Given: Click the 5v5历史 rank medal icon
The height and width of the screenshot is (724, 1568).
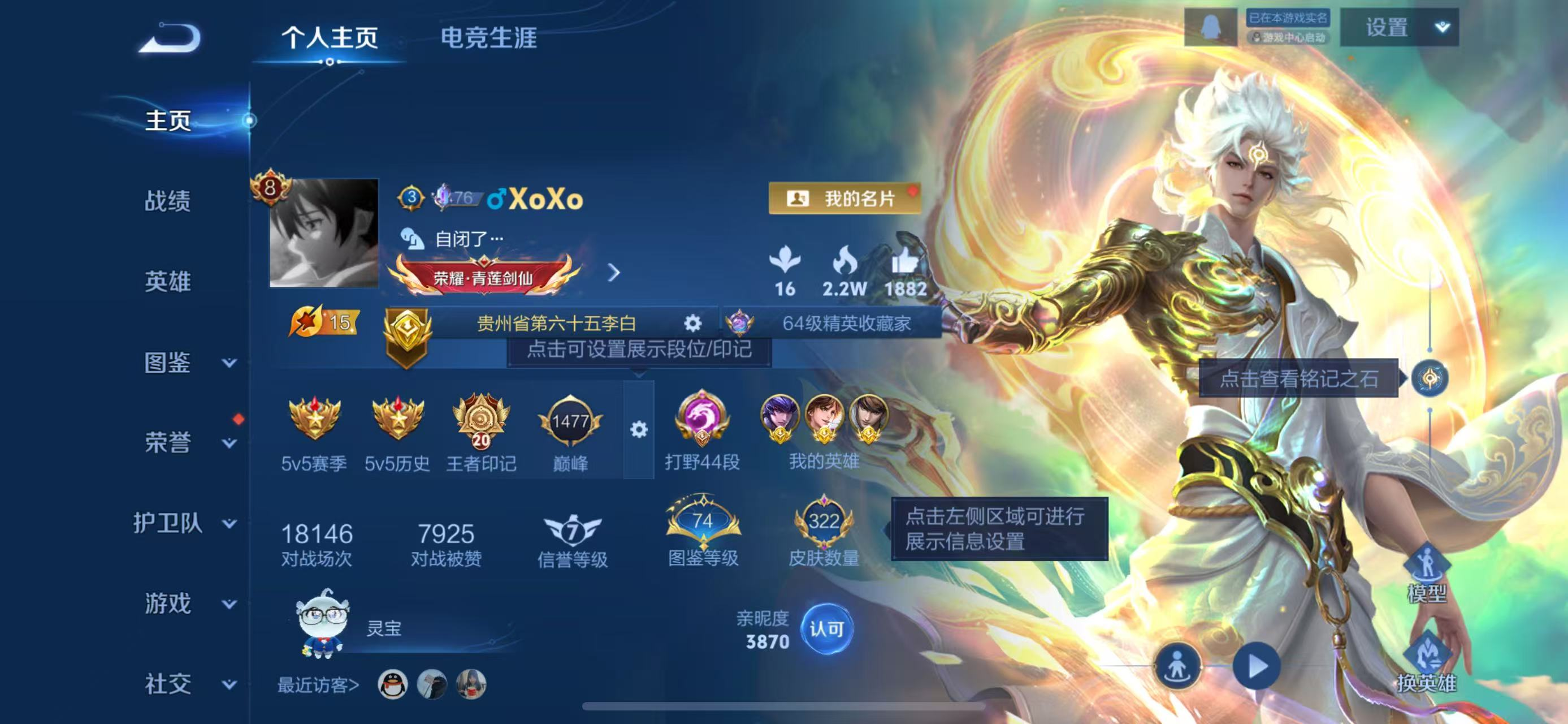Looking at the screenshot, I should point(399,421).
